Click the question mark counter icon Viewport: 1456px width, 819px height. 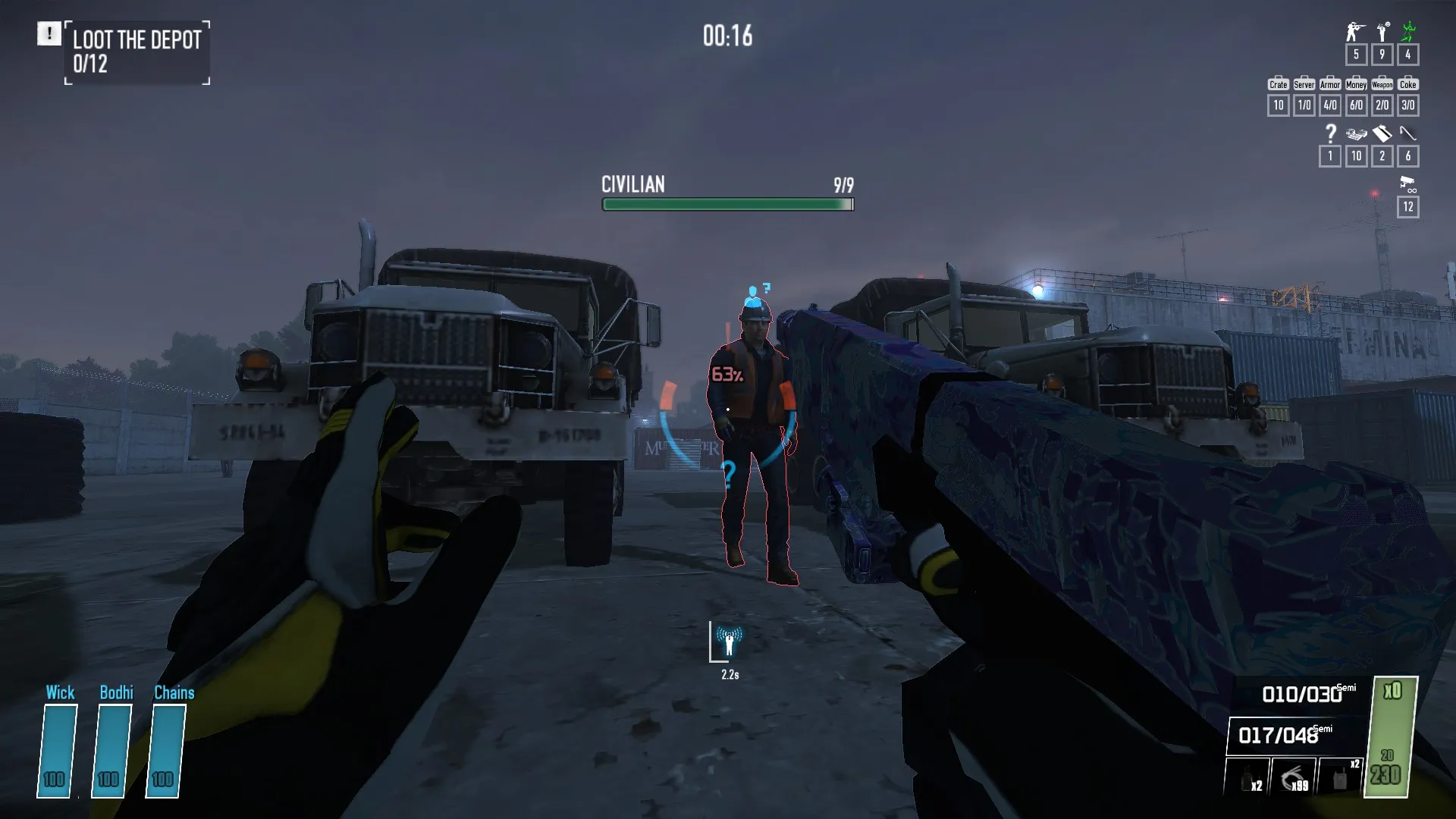1330,134
